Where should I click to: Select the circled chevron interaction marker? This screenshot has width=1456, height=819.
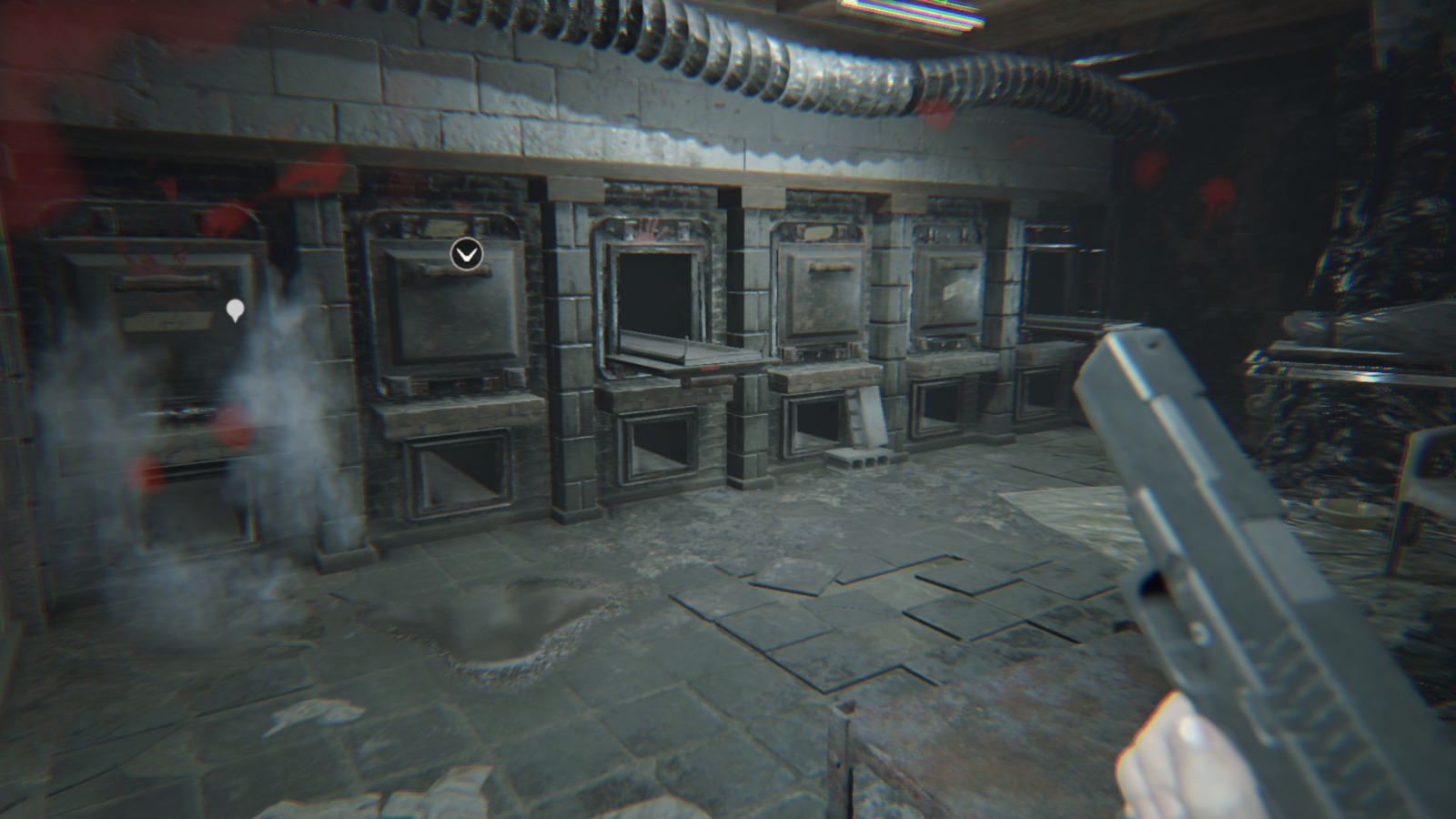467,254
